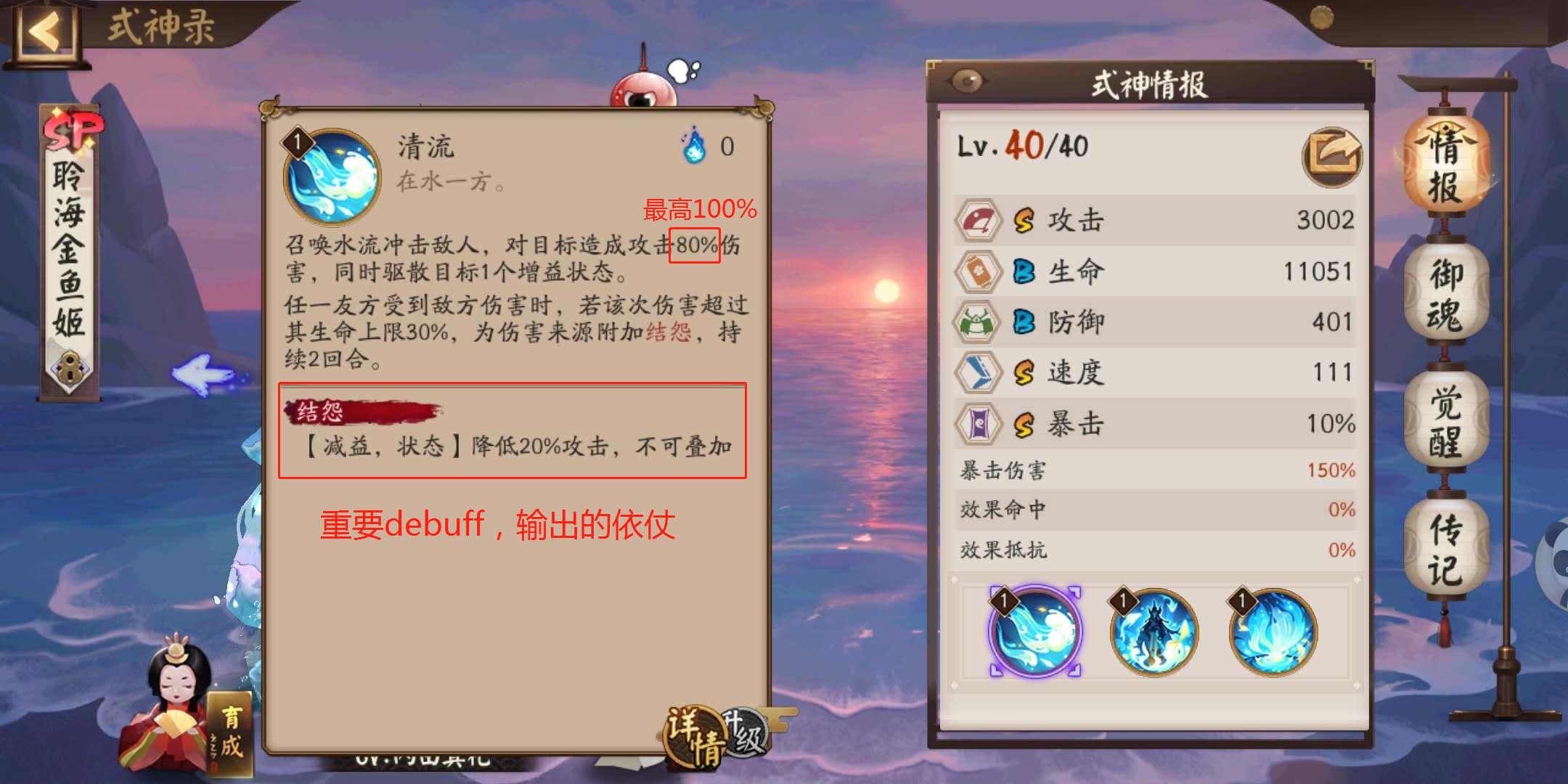Click the 暴击伤害 150% value row
The width and height of the screenshot is (1568, 784).
tap(1156, 471)
